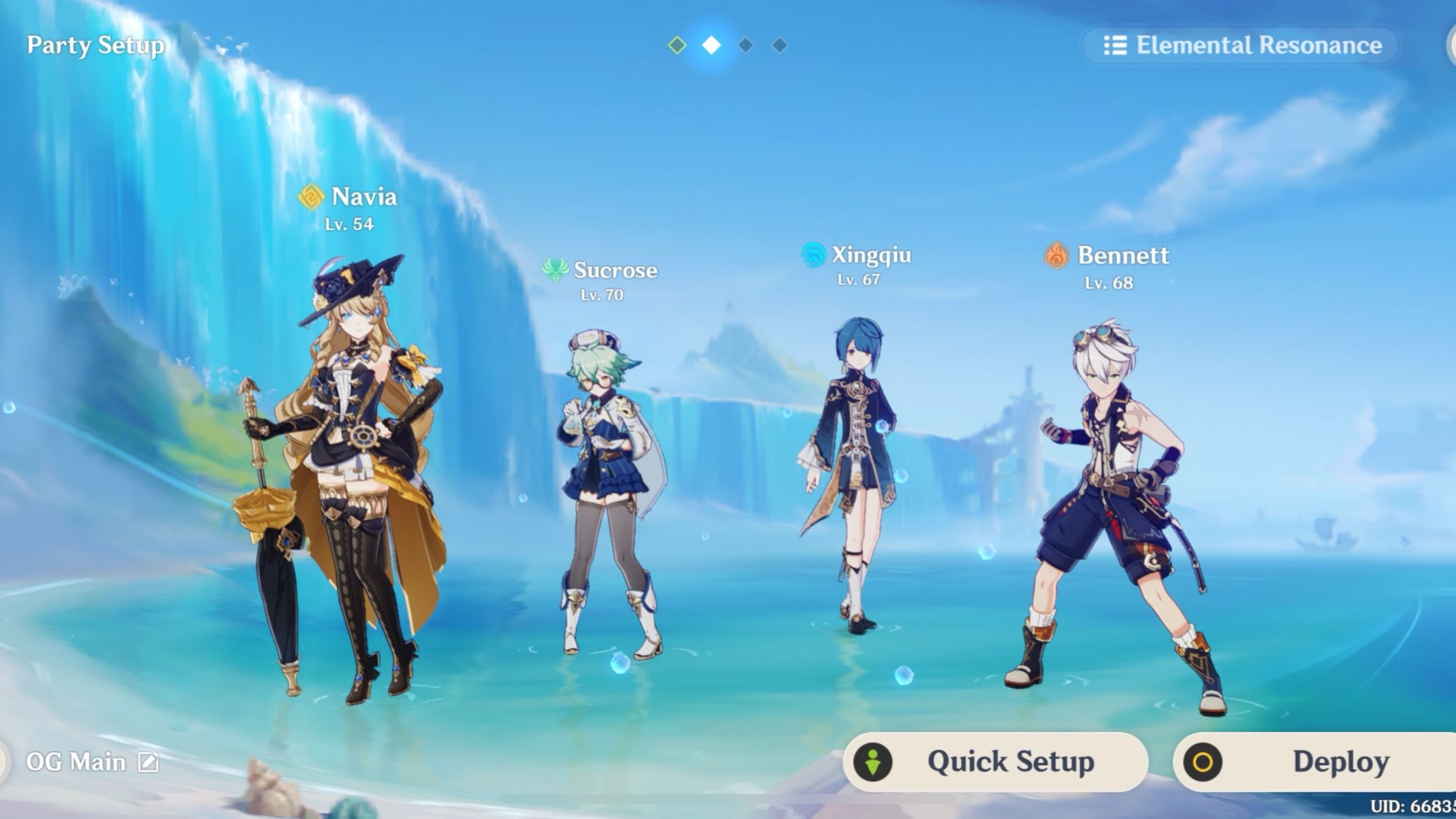1456x819 pixels.
Task: Switch to the currently highlighted second party tab
Action: (710, 45)
